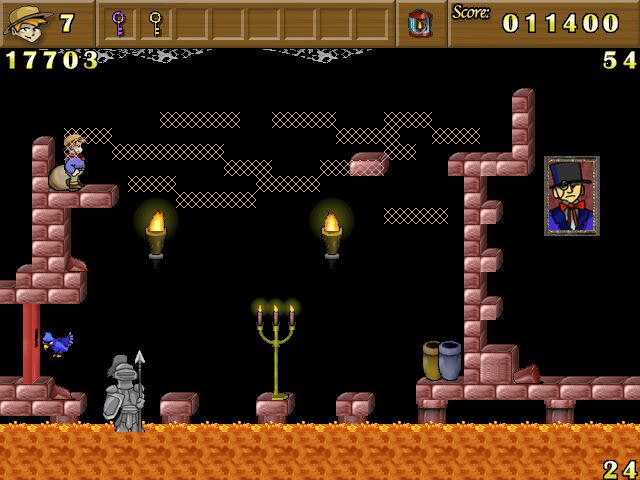Select the gold key inventory slot
640x480 pixels.
155,22
